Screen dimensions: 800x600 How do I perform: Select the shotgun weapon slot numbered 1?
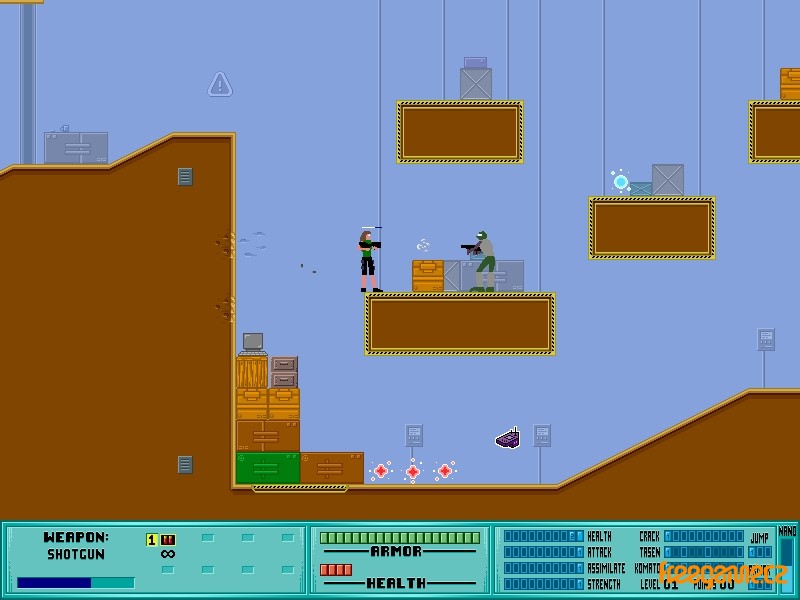(161, 540)
